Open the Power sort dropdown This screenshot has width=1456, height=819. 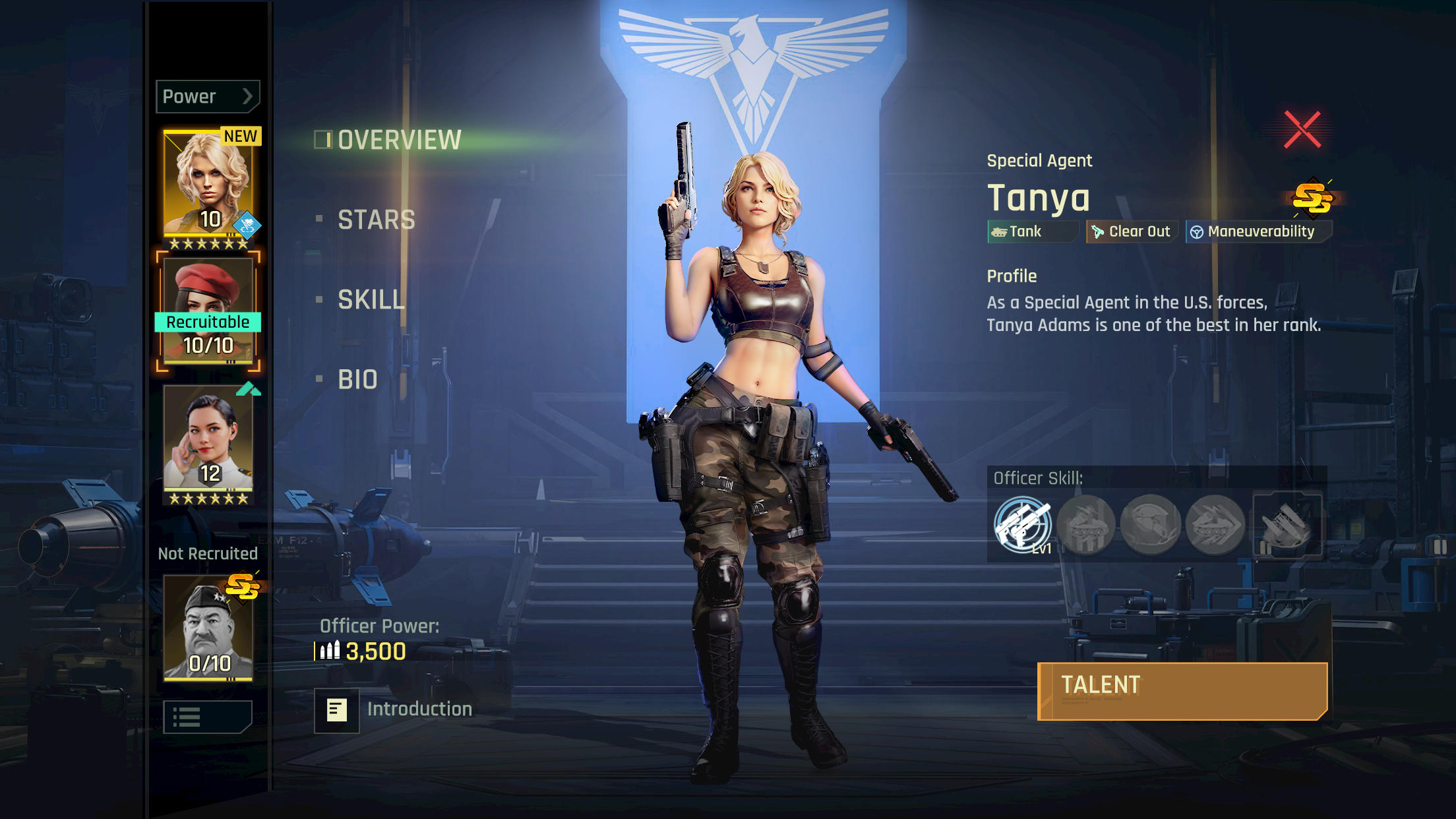pyautogui.click(x=208, y=97)
